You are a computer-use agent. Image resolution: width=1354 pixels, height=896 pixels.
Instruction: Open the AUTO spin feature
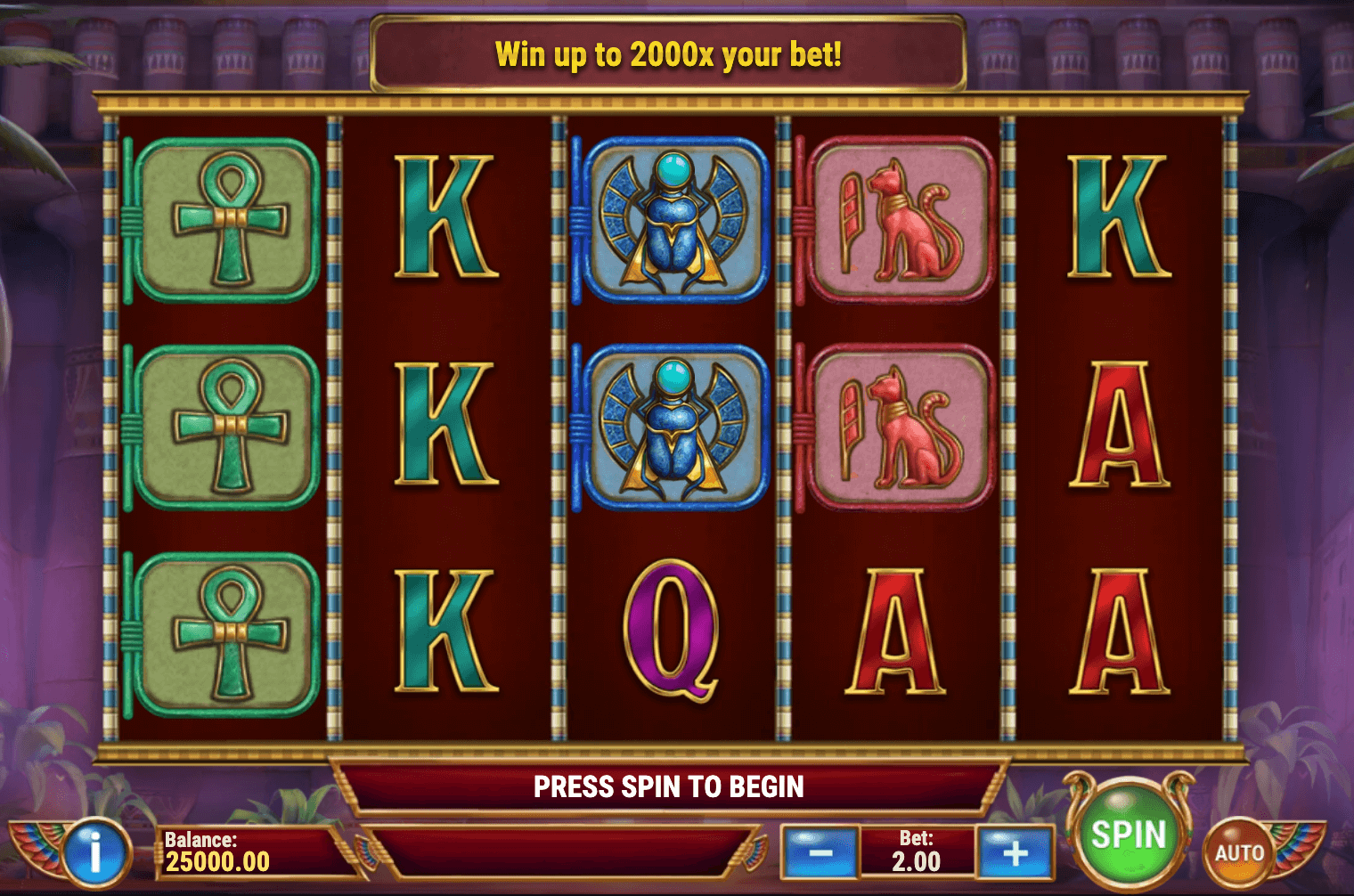click(x=1238, y=851)
